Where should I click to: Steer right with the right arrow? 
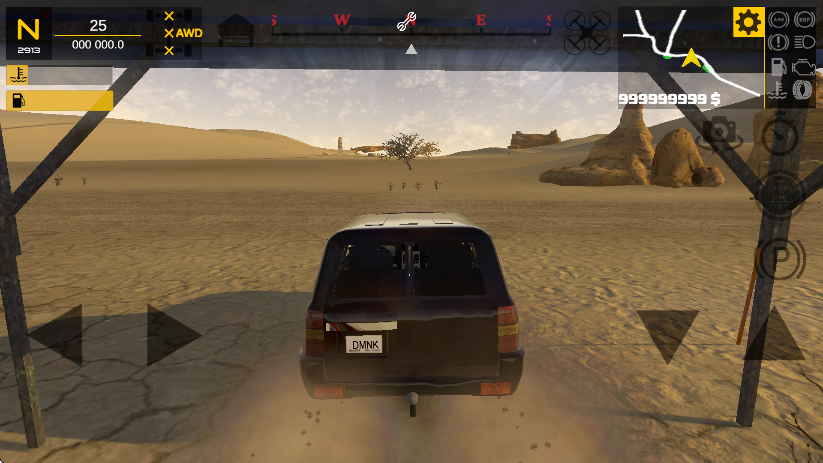(172, 335)
